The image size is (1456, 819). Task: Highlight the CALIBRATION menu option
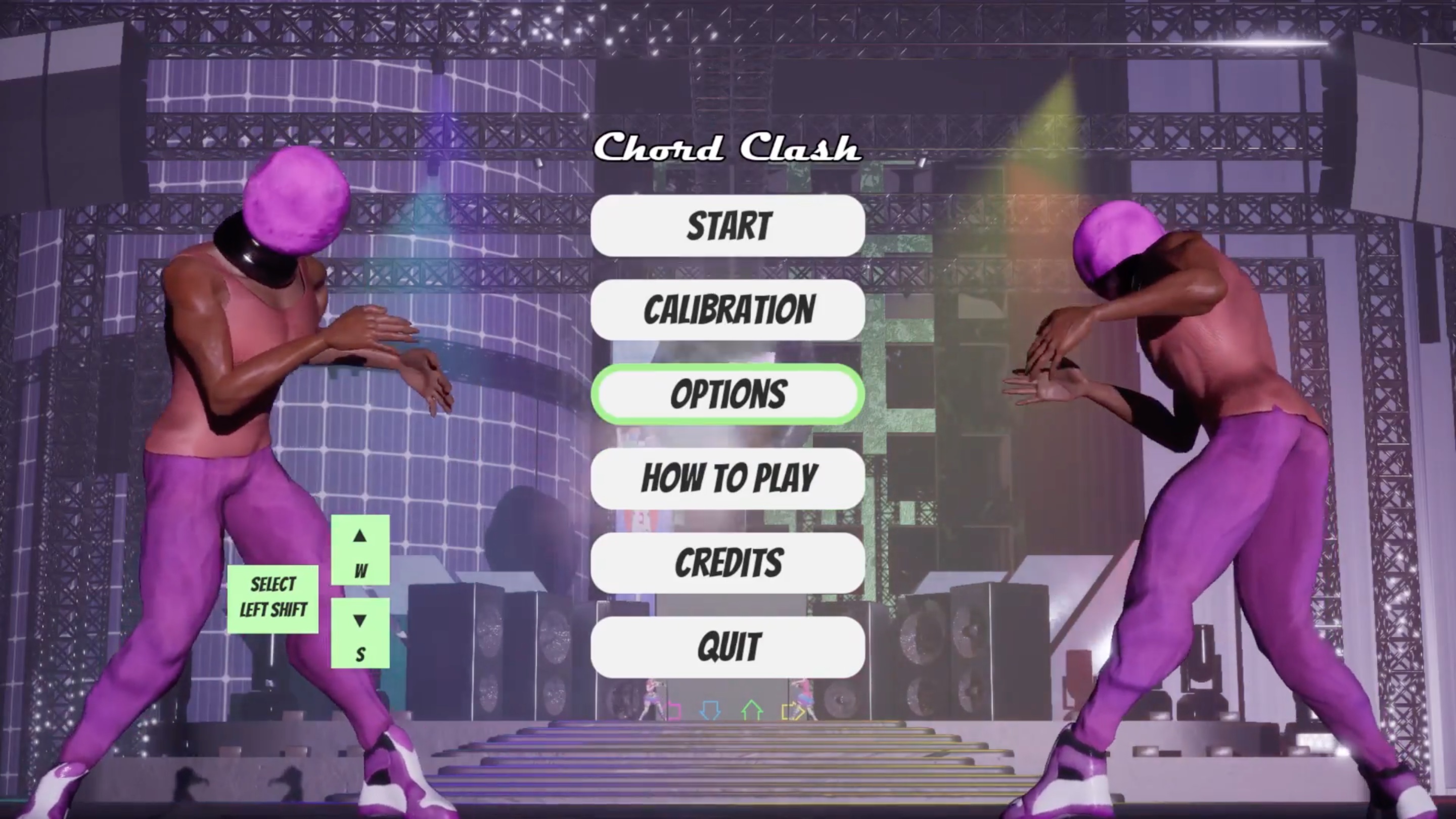[x=728, y=310]
